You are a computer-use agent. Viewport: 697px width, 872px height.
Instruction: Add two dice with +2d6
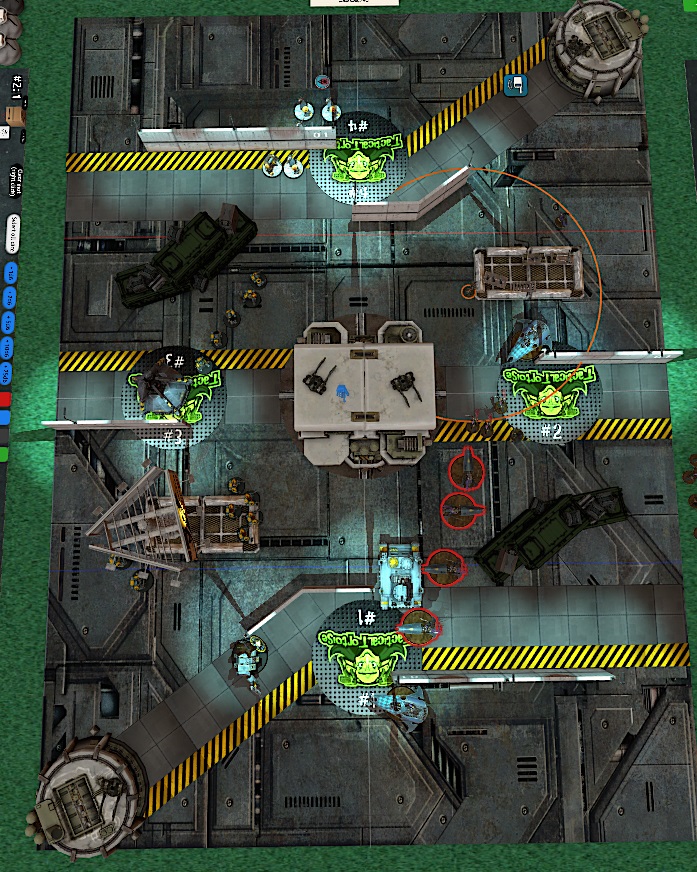click(10, 297)
